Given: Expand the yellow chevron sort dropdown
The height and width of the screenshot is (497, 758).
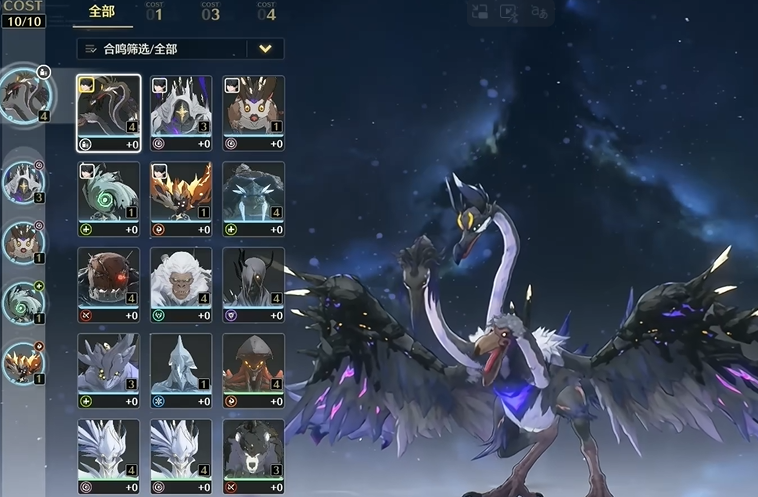Looking at the screenshot, I should (265, 48).
